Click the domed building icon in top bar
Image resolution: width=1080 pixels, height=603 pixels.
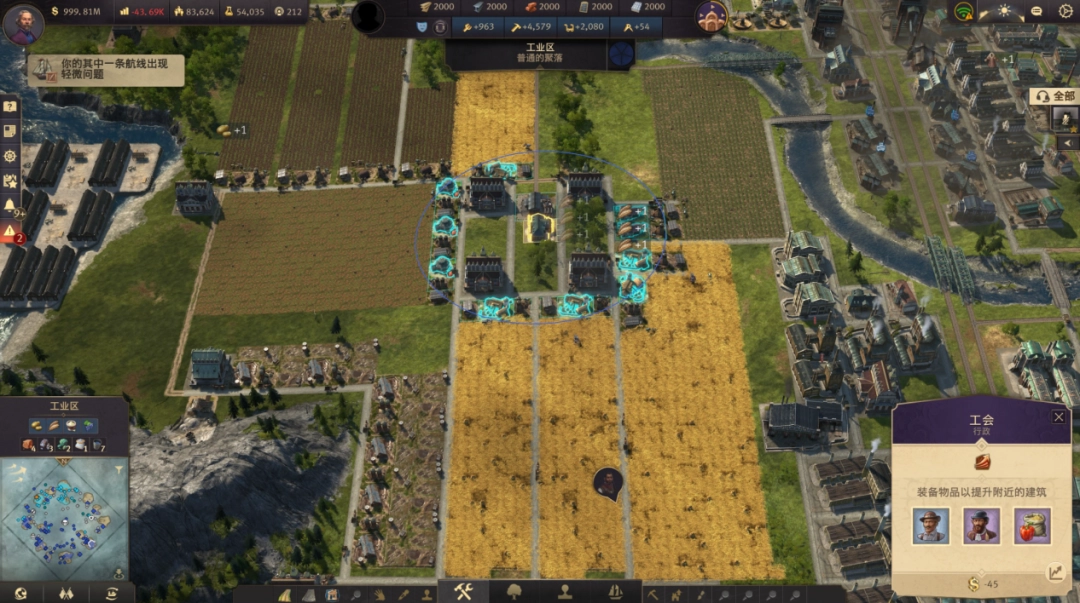711,17
